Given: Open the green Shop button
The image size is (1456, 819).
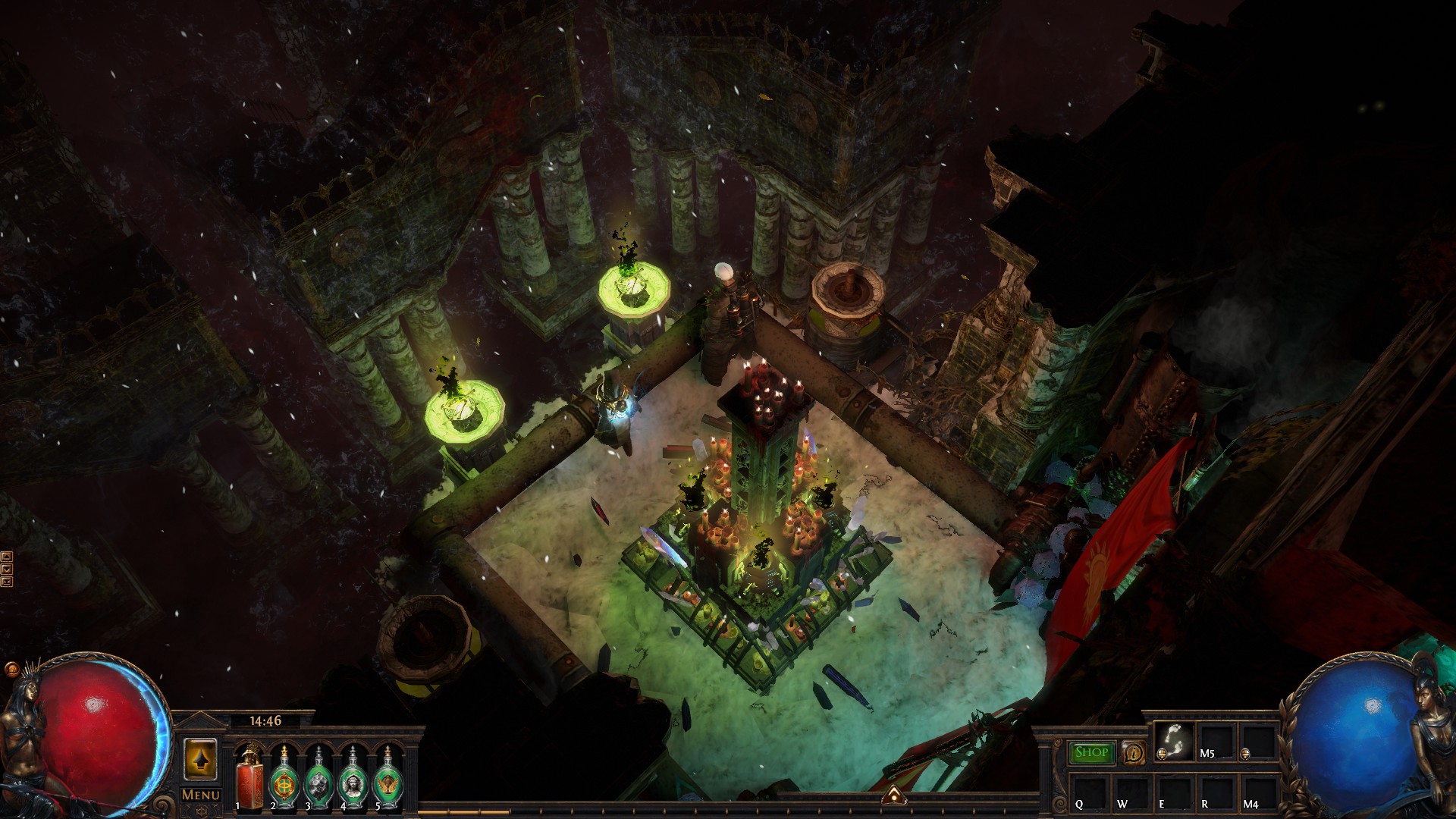Looking at the screenshot, I should pos(1091,752).
